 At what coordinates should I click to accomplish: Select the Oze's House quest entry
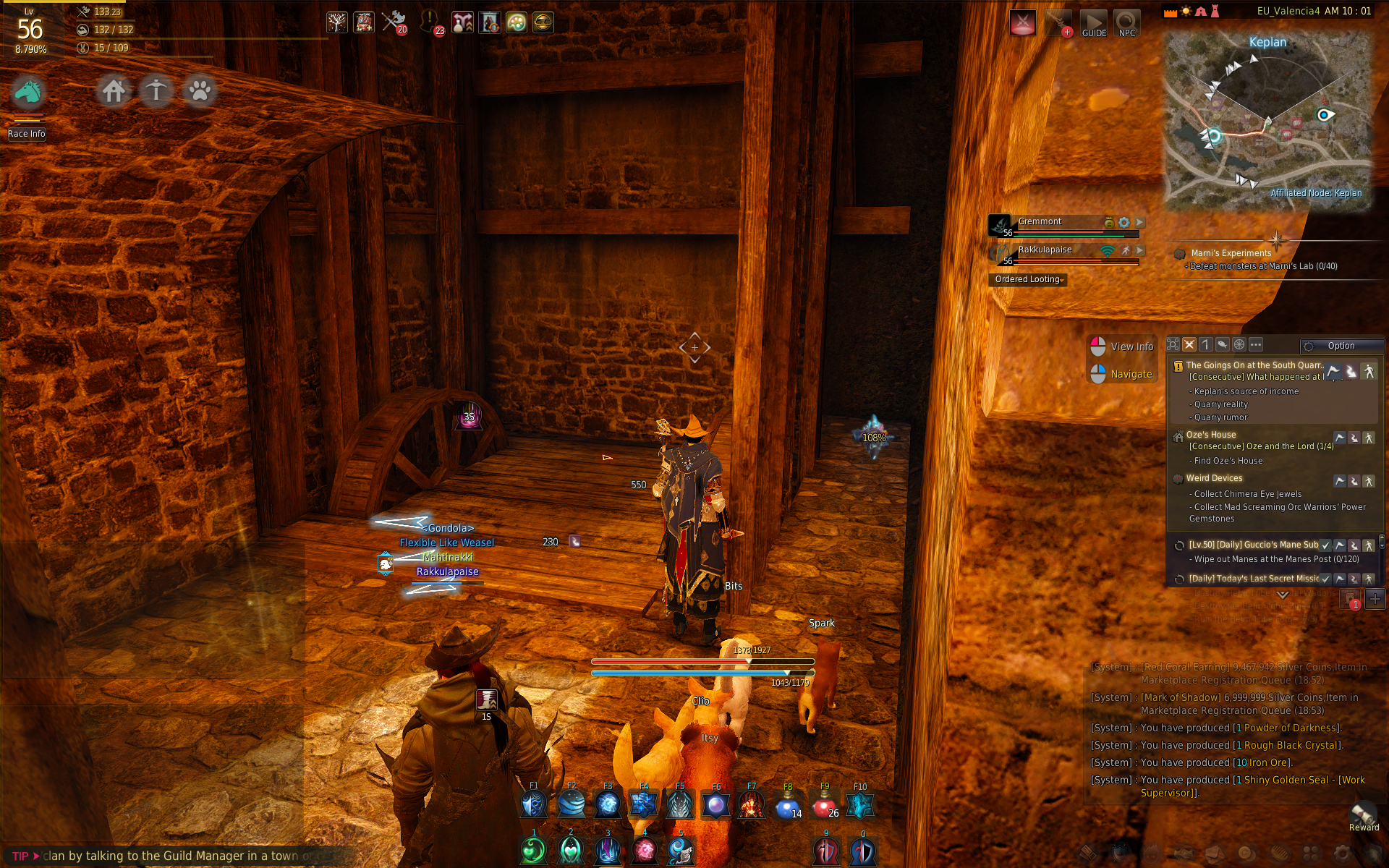pos(1211,435)
